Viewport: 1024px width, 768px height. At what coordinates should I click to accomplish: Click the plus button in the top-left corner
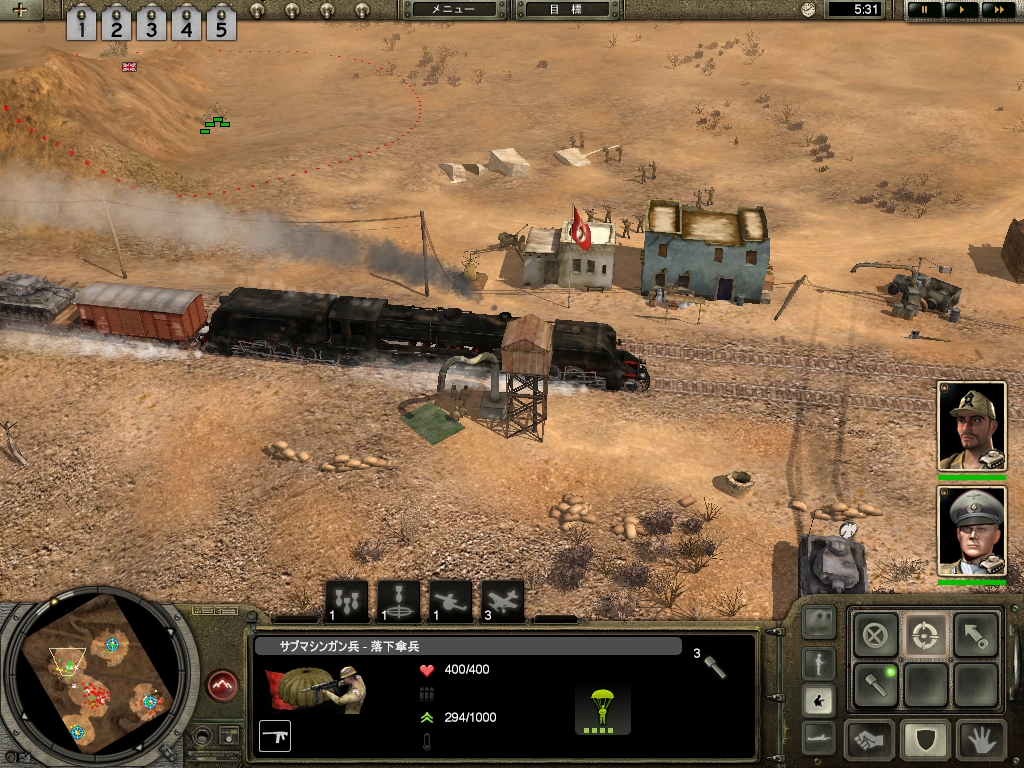tap(19, 10)
